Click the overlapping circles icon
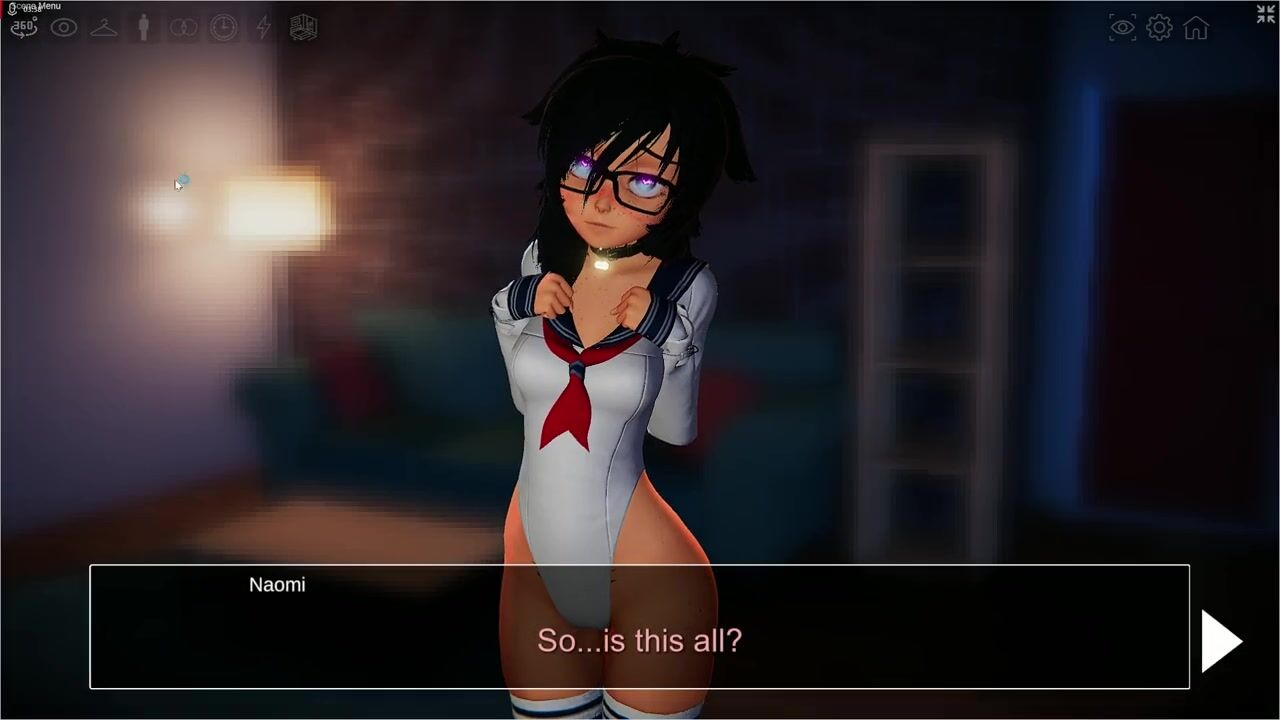Viewport: 1280px width, 720px height. (184, 28)
